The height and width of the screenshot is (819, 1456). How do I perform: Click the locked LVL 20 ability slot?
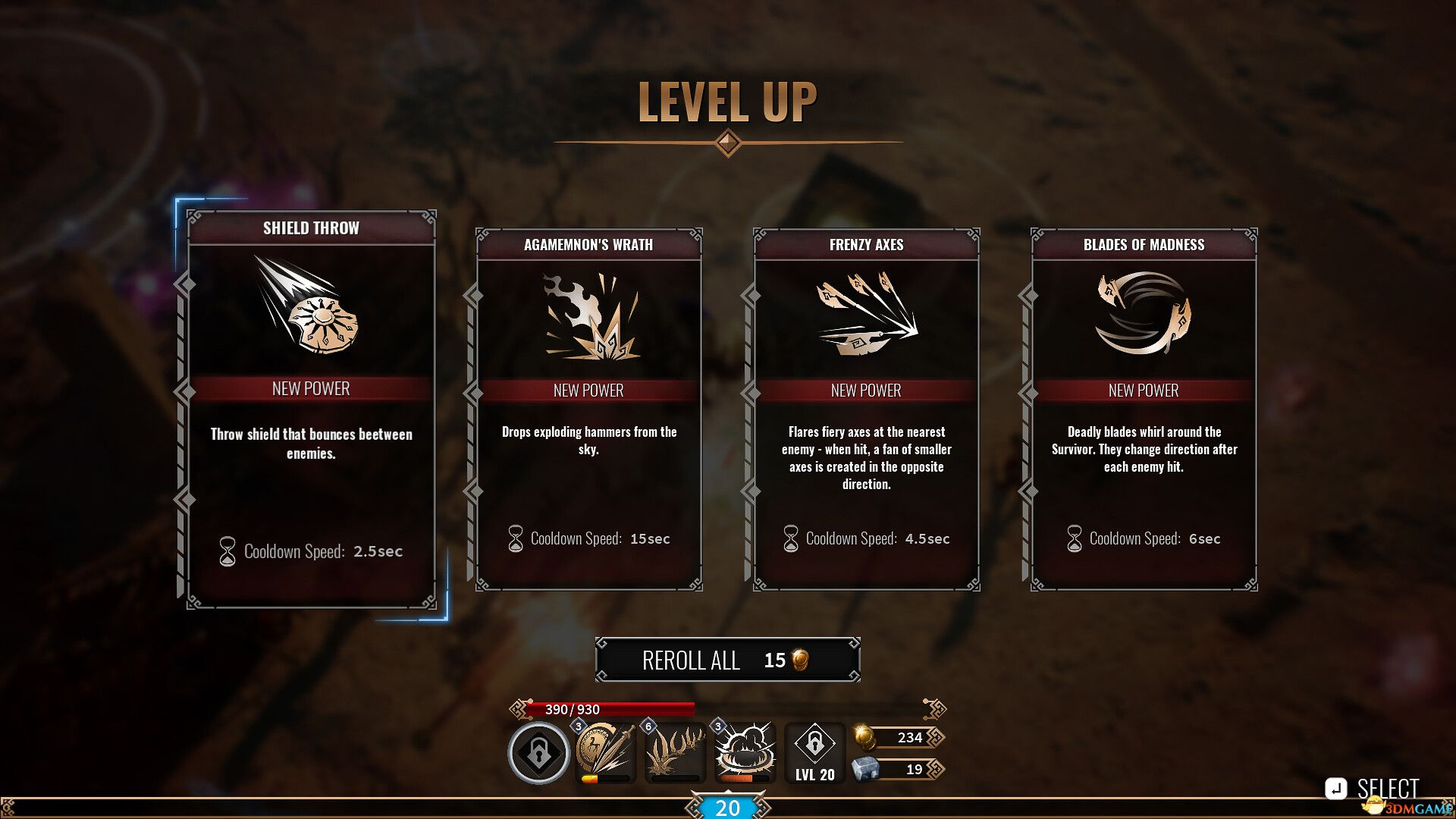click(x=814, y=752)
